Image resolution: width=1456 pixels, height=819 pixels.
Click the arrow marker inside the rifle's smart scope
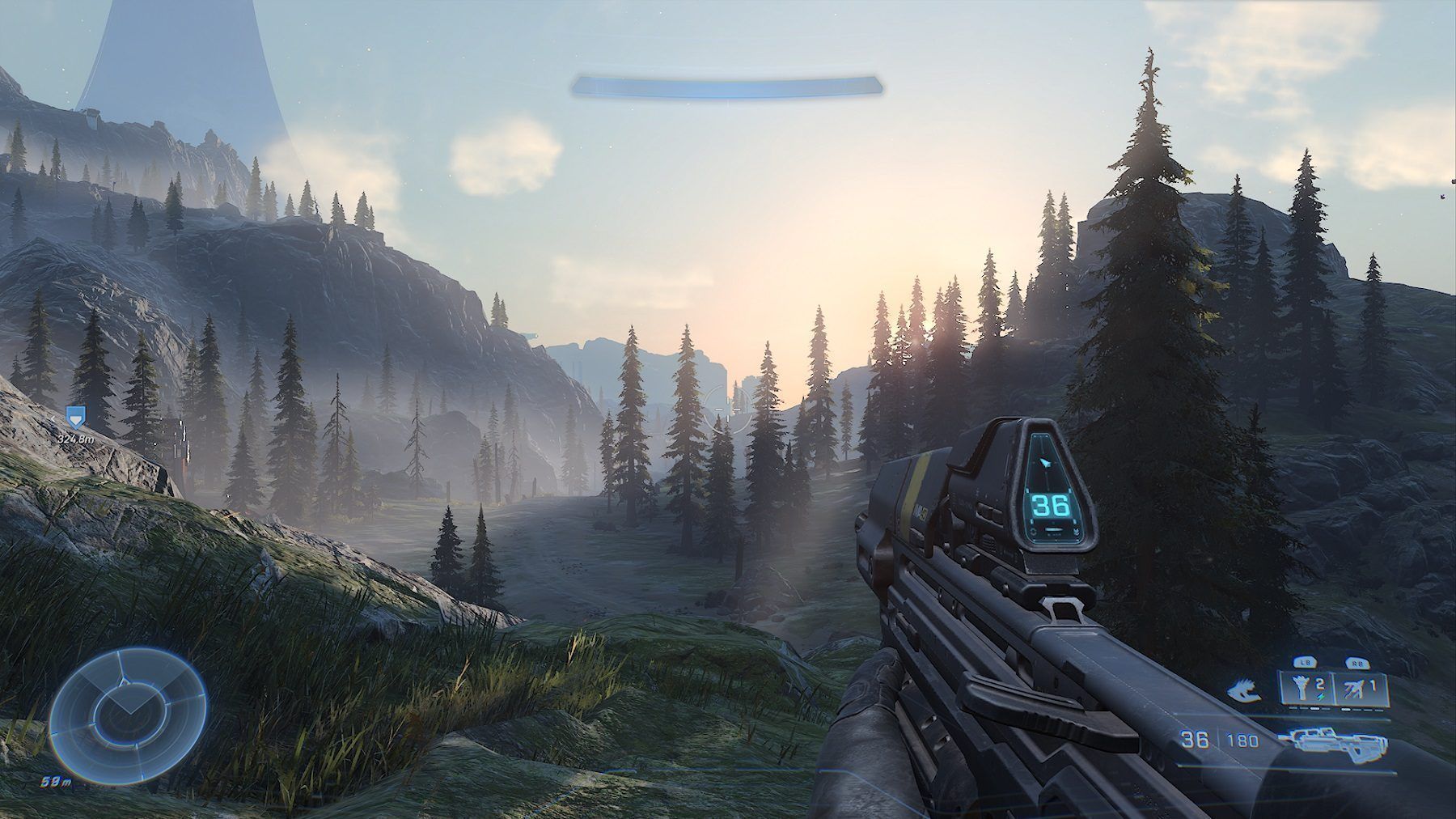[1047, 463]
